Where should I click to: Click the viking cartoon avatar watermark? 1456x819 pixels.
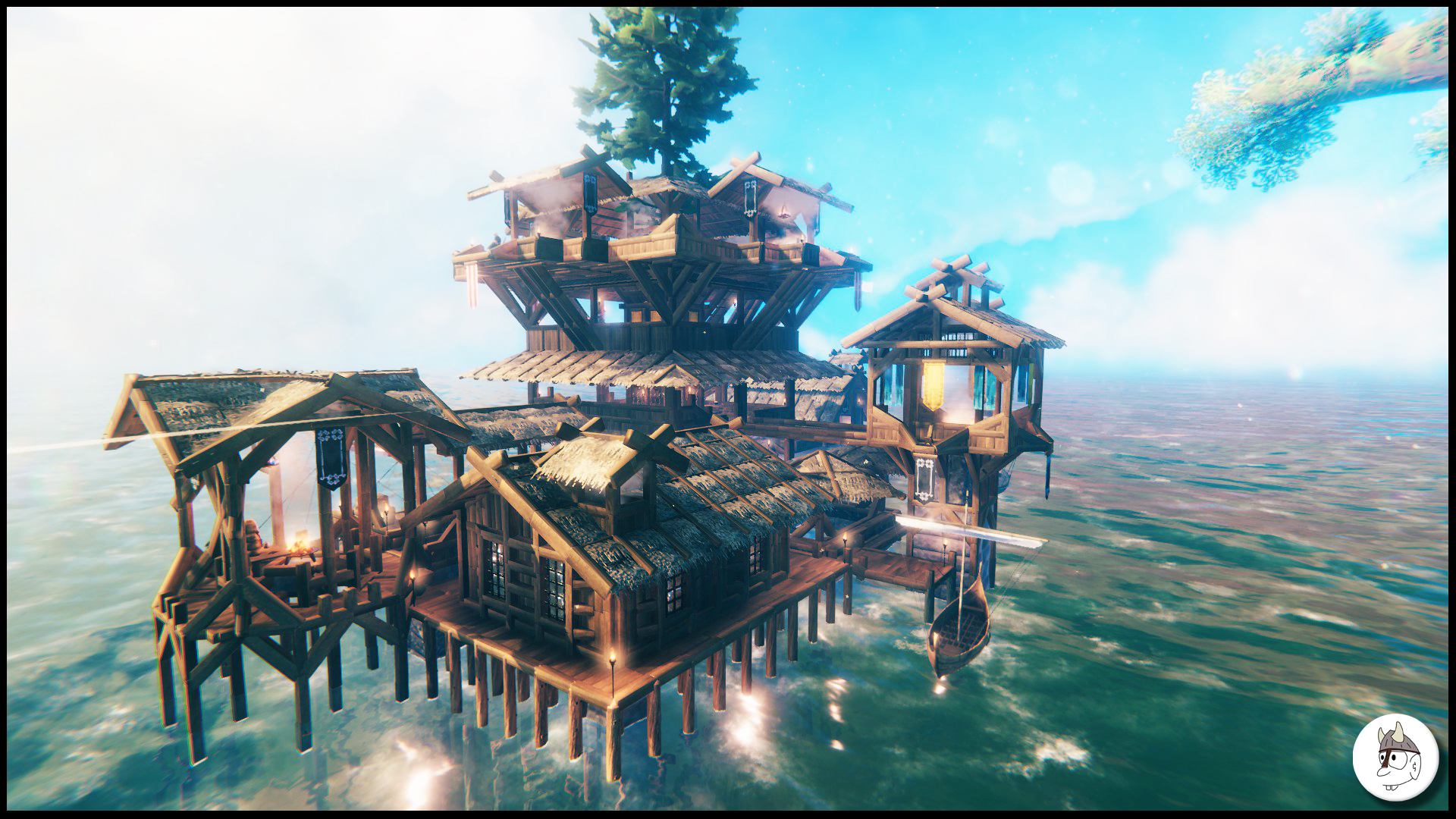coord(1395,757)
